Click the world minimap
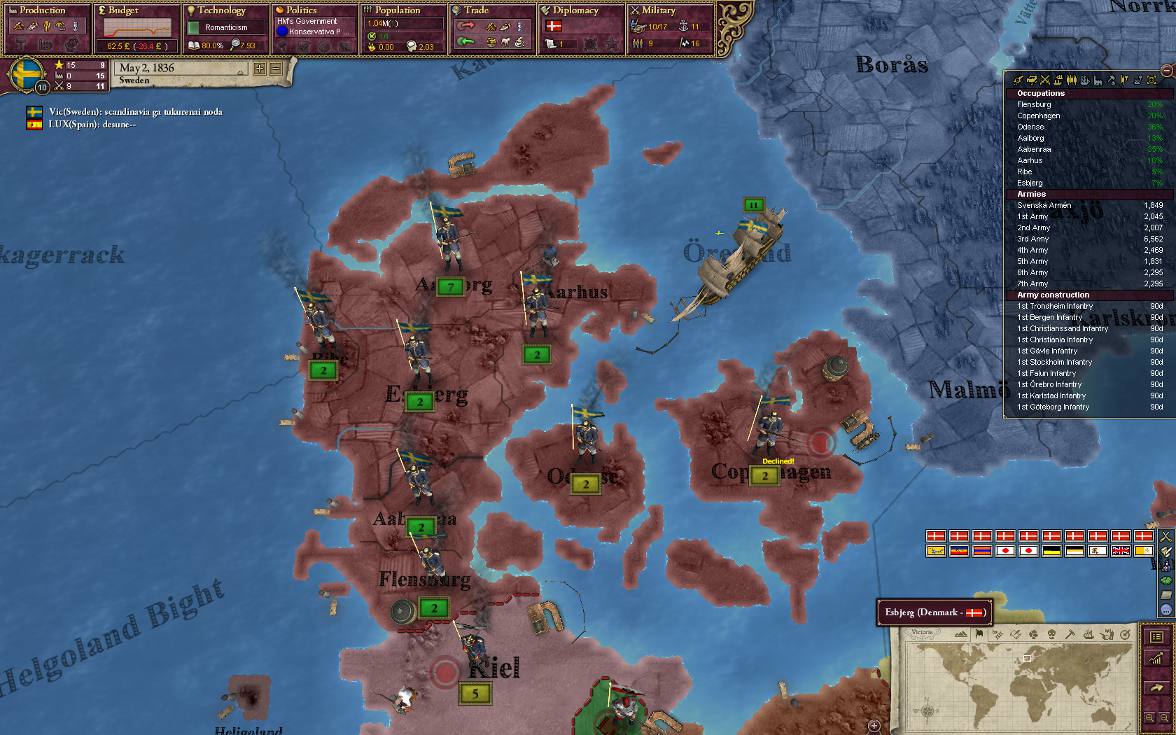This screenshot has height=735, width=1176. tap(1020, 685)
